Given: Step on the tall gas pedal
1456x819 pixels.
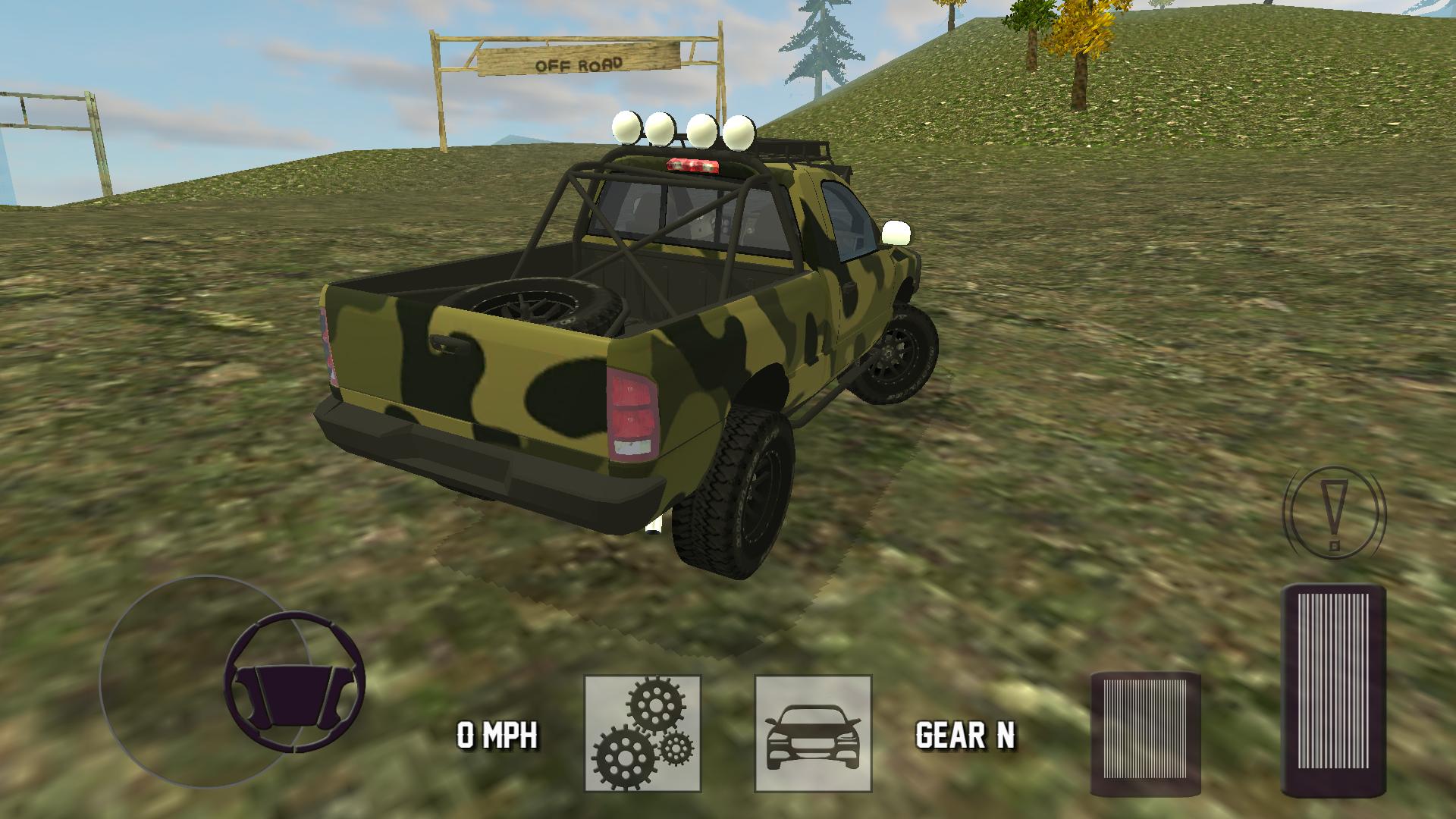Looking at the screenshot, I should (x=1333, y=690).
